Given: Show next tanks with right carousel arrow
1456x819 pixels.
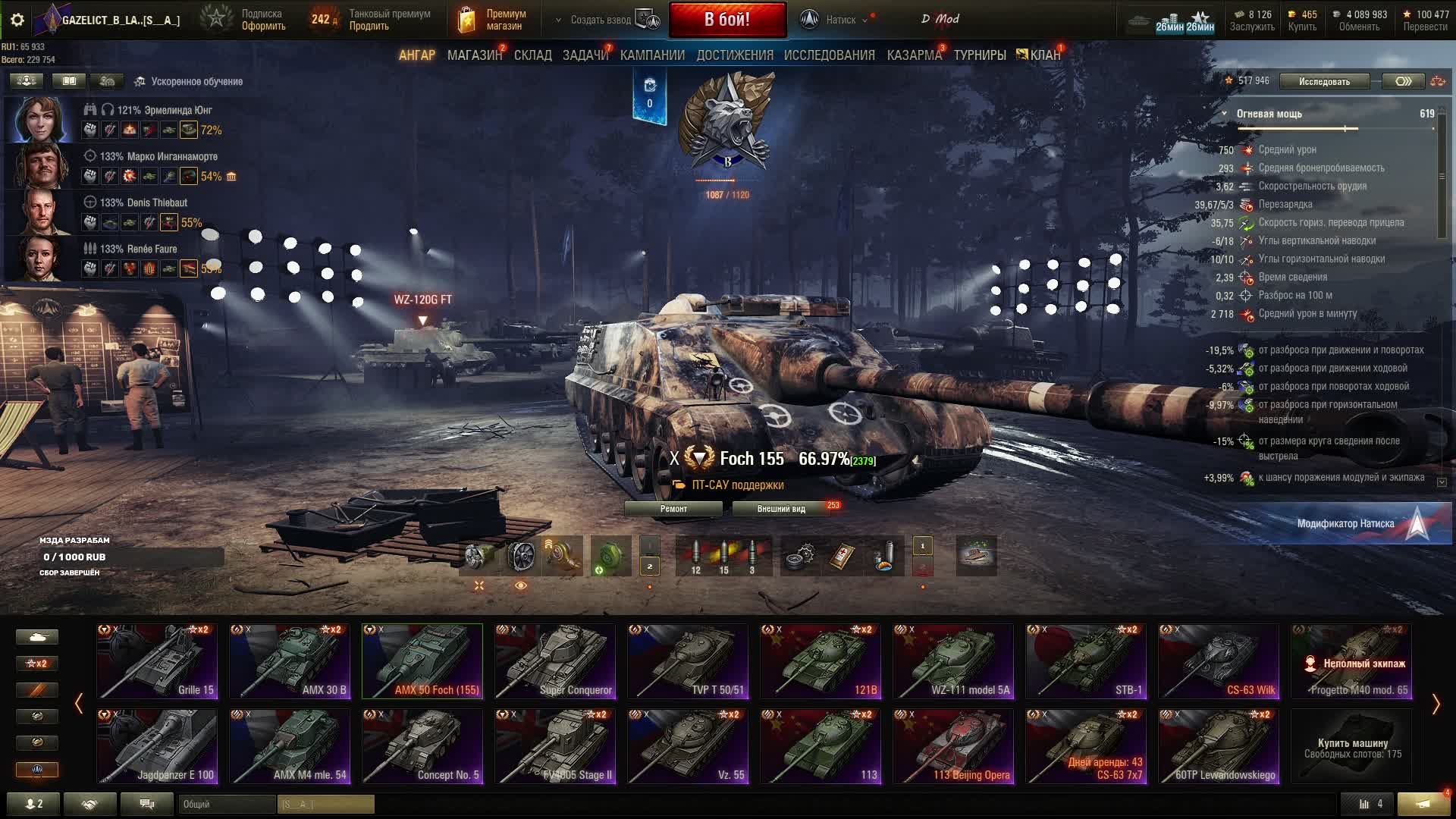Looking at the screenshot, I should [x=1435, y=704].
